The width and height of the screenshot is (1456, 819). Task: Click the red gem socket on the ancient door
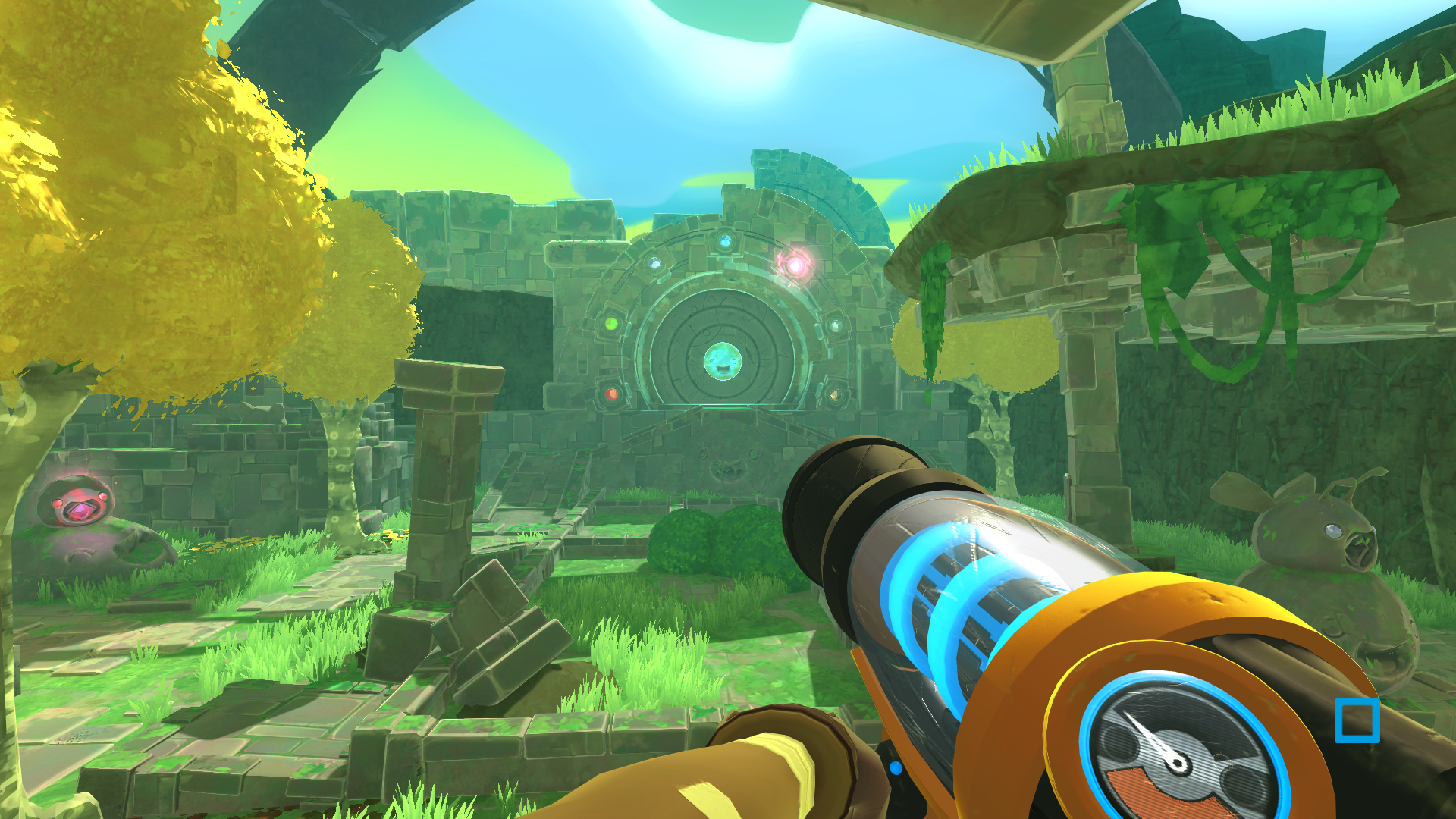pos(613,395)
